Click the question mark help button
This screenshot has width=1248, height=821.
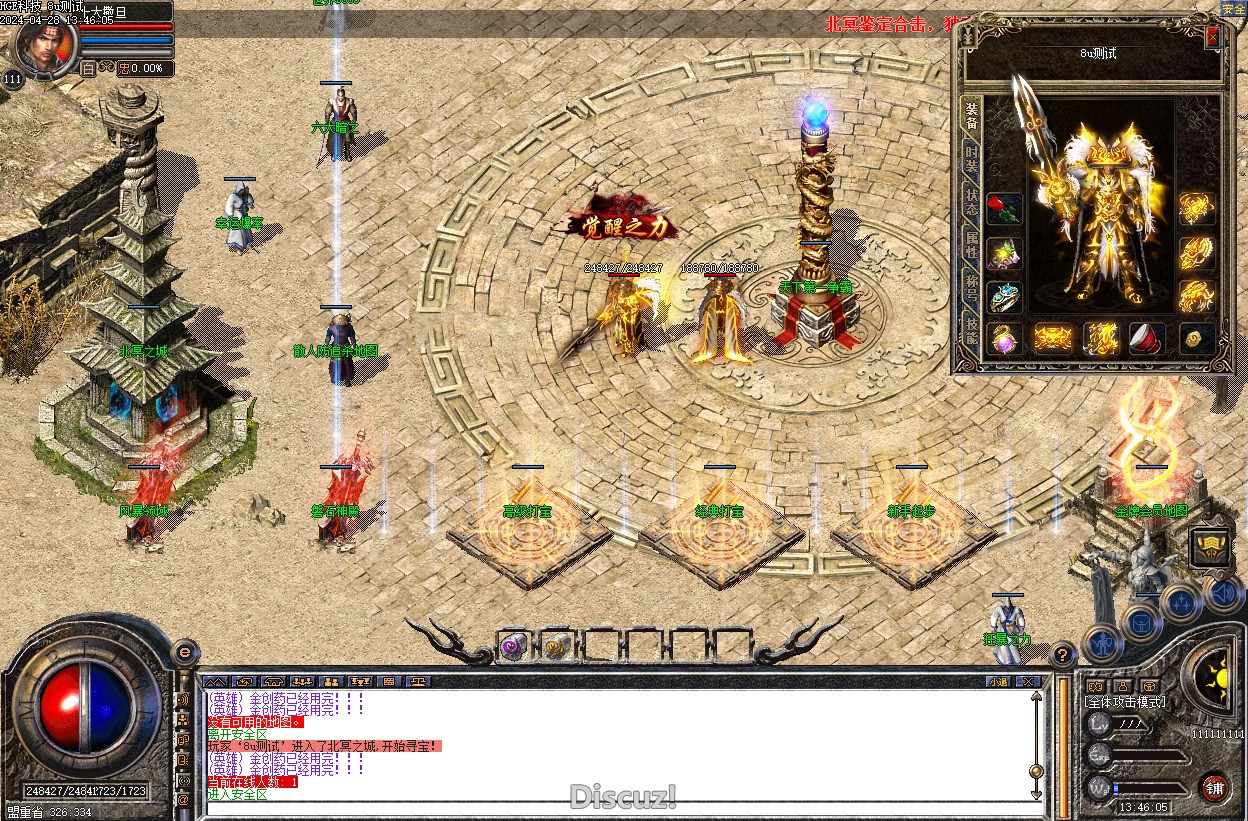(1064, 656)
